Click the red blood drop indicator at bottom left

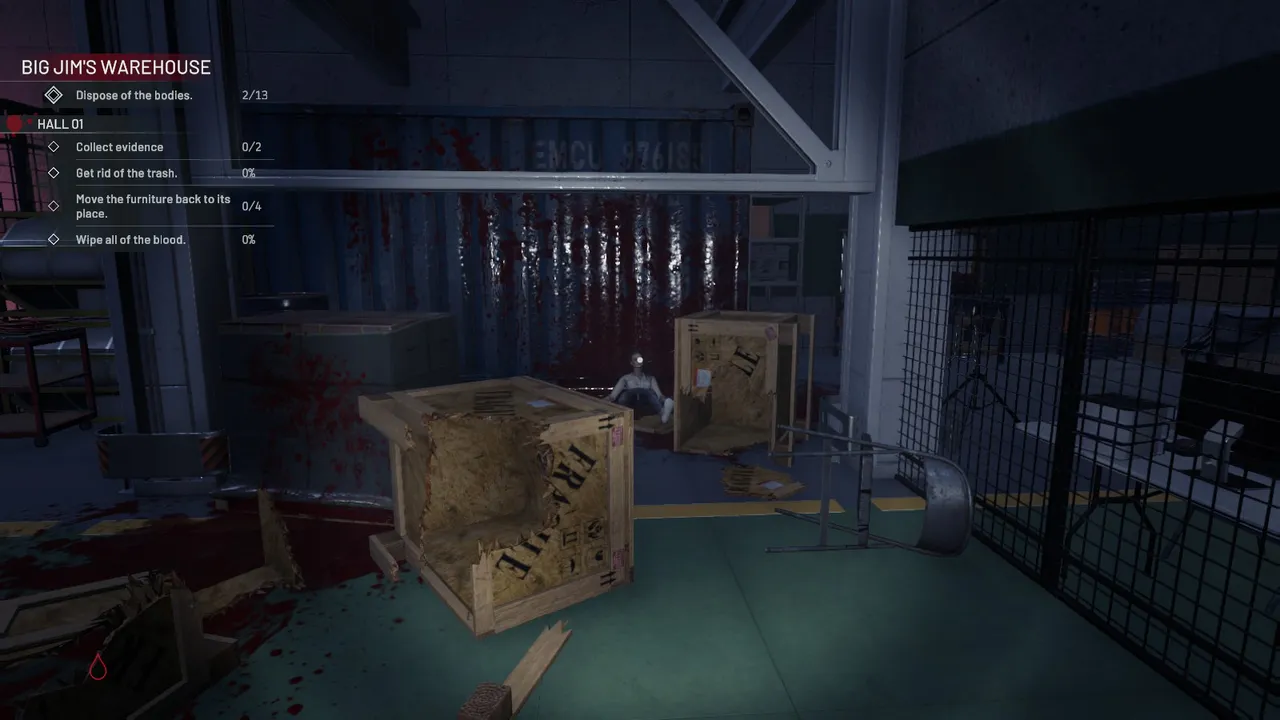(x=97, y=667)
